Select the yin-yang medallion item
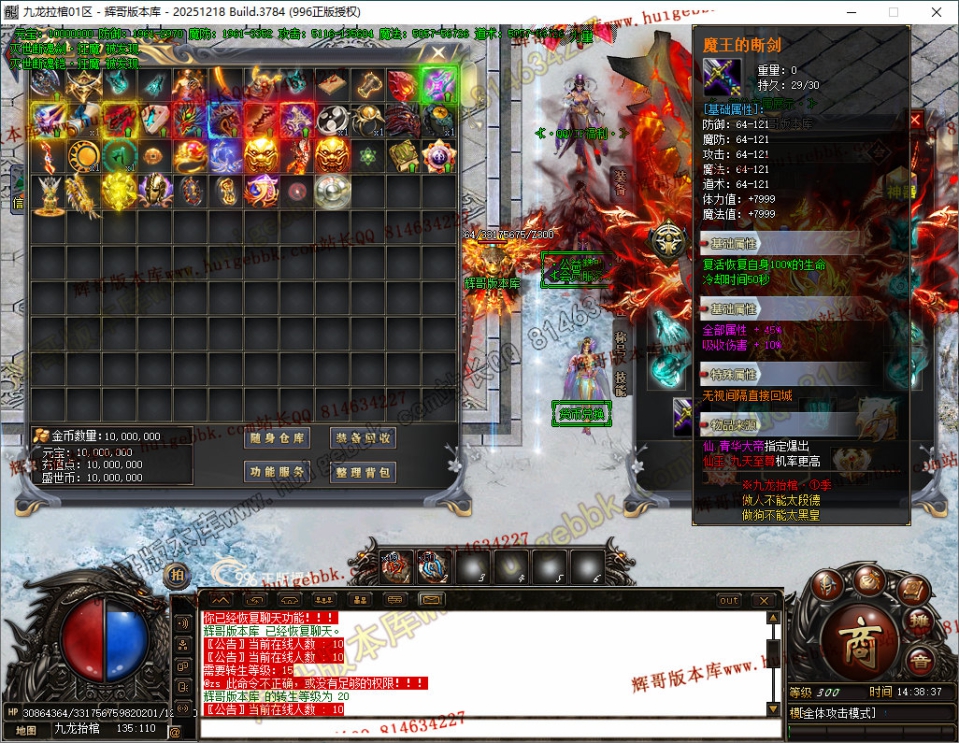 [332, 119]
